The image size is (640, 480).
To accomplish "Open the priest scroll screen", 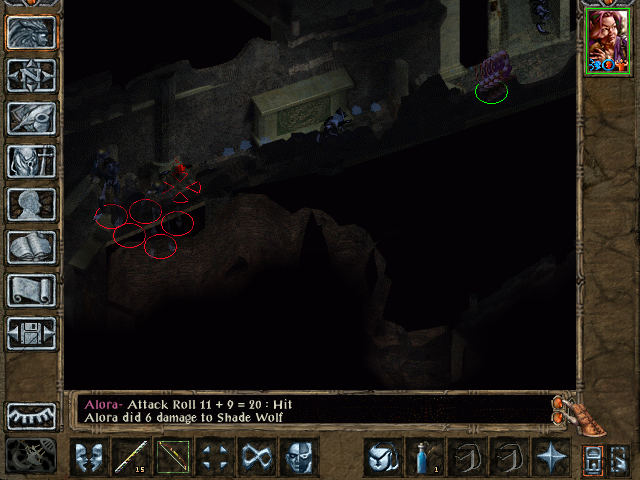I will pos(32,290).
